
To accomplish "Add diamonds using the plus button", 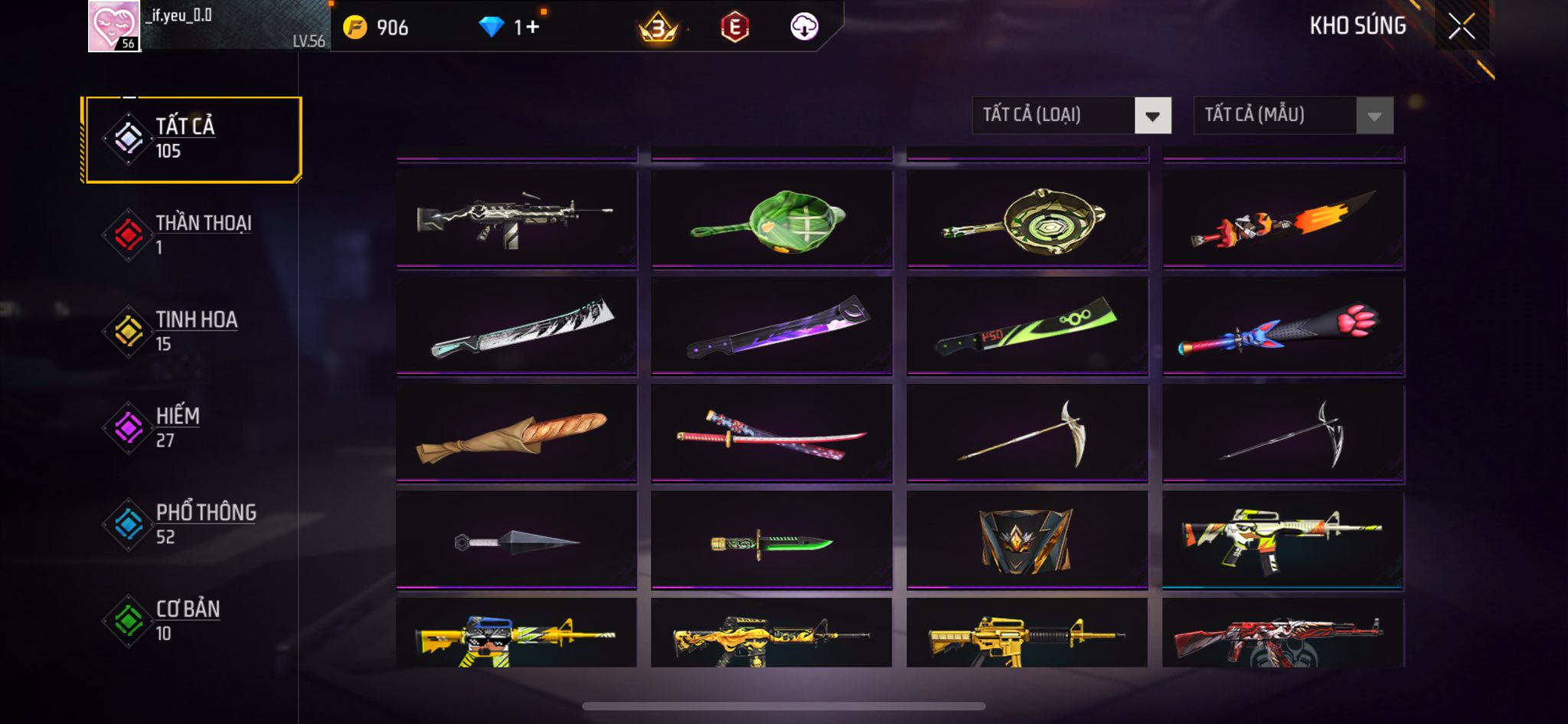I will point(532,28).
